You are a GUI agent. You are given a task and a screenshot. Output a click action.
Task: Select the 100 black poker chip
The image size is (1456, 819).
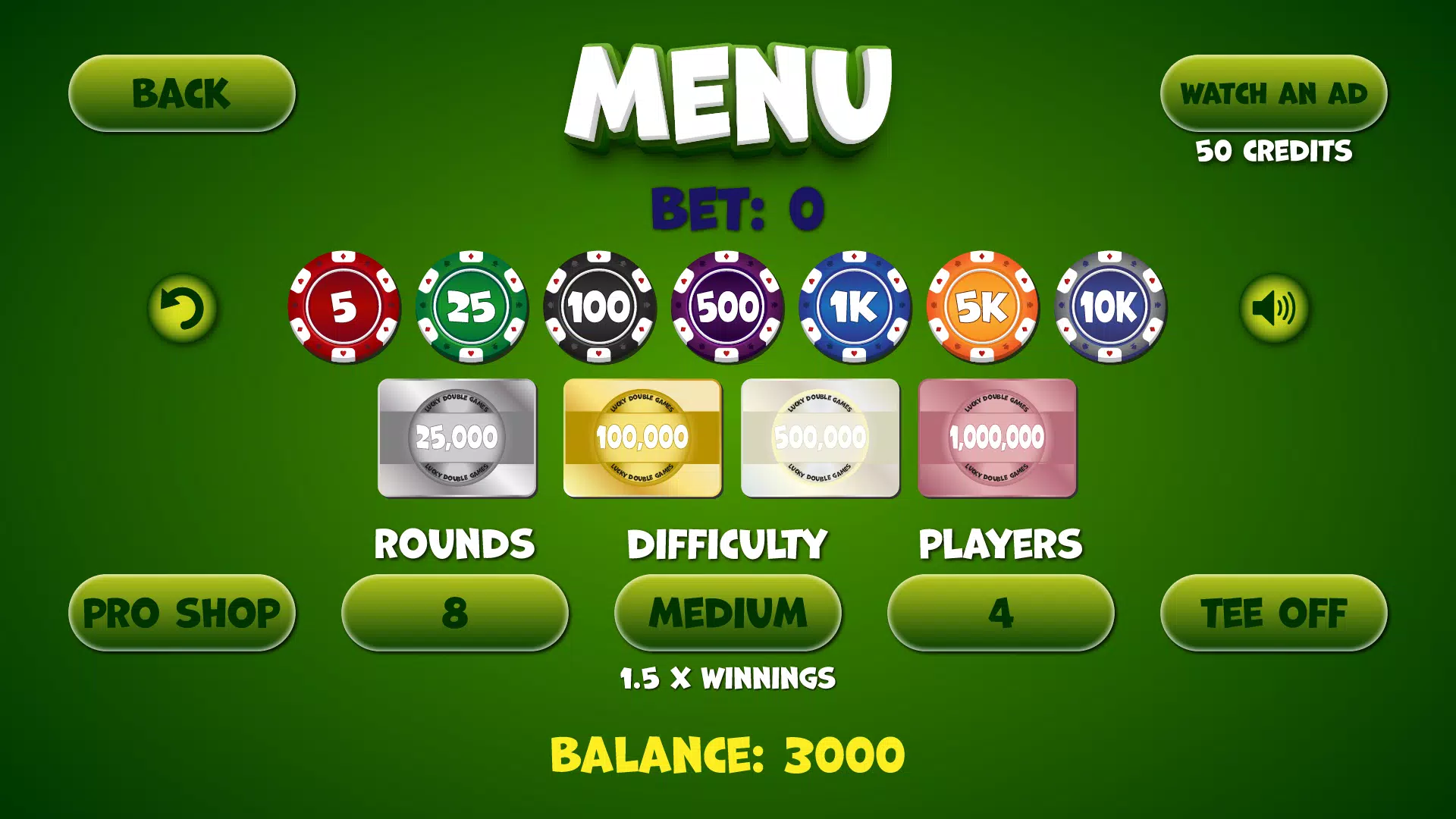click(598, 306)
